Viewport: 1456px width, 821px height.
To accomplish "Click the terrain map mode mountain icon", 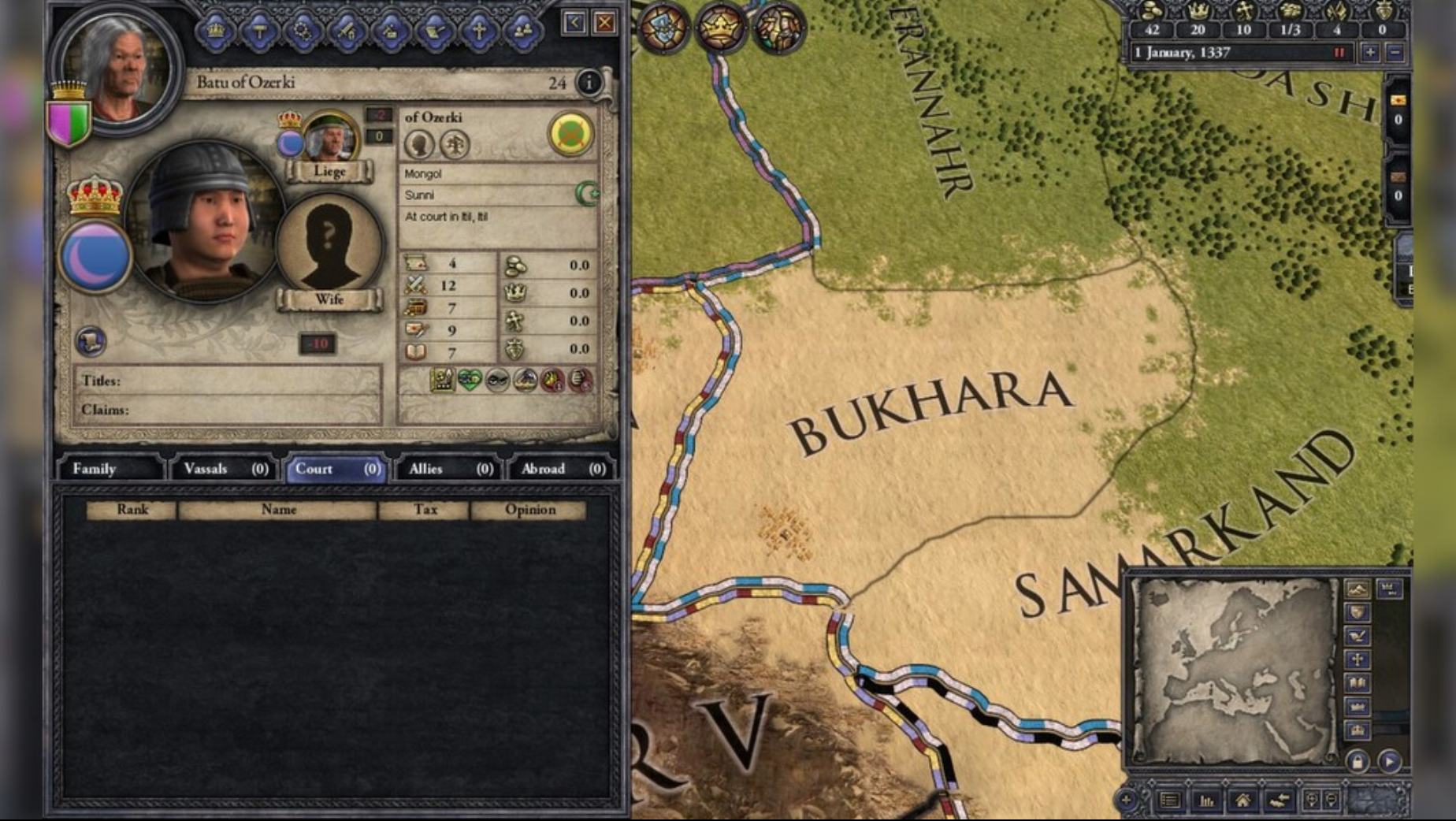I will coord(1357,589).
